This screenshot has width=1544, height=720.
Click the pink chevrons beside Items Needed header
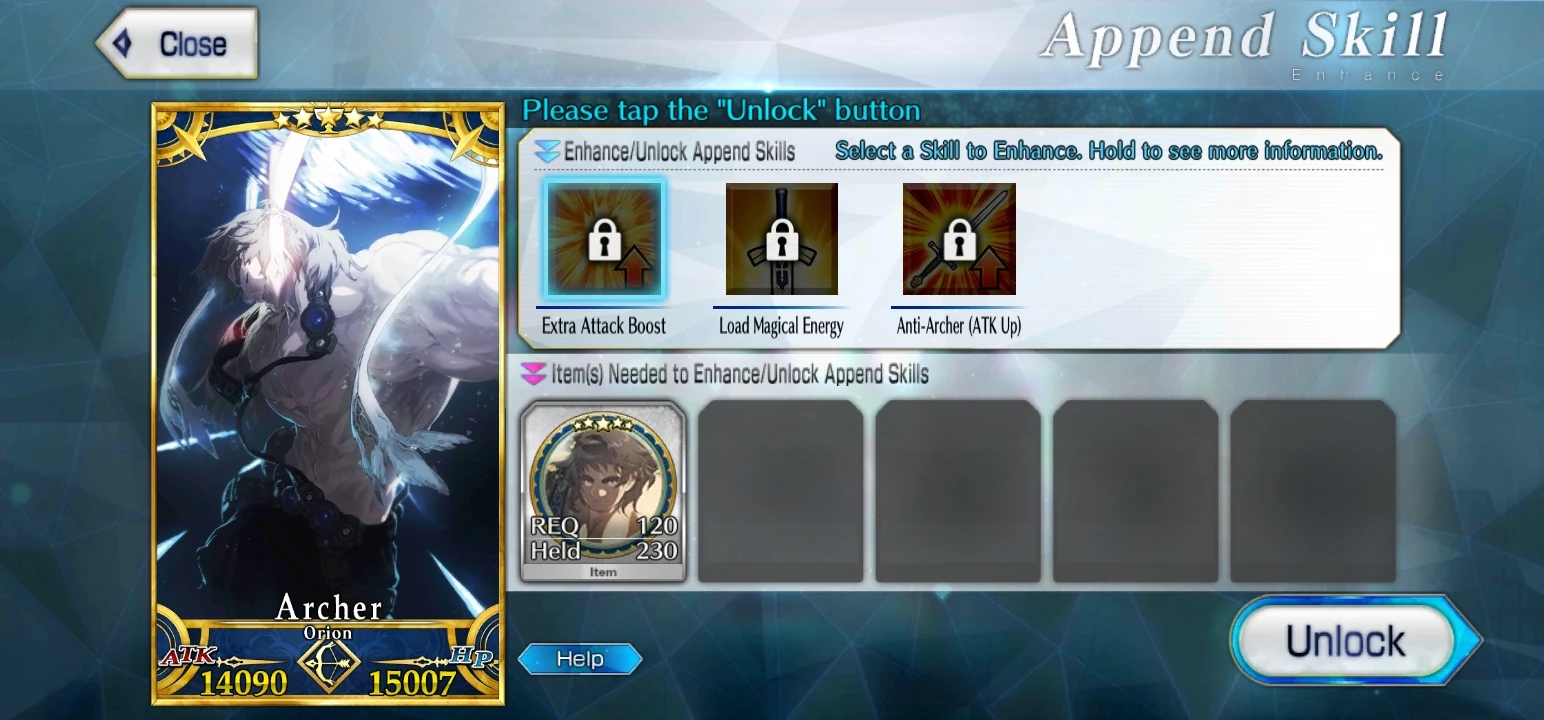pyautogui.click(x=533, y=371)
